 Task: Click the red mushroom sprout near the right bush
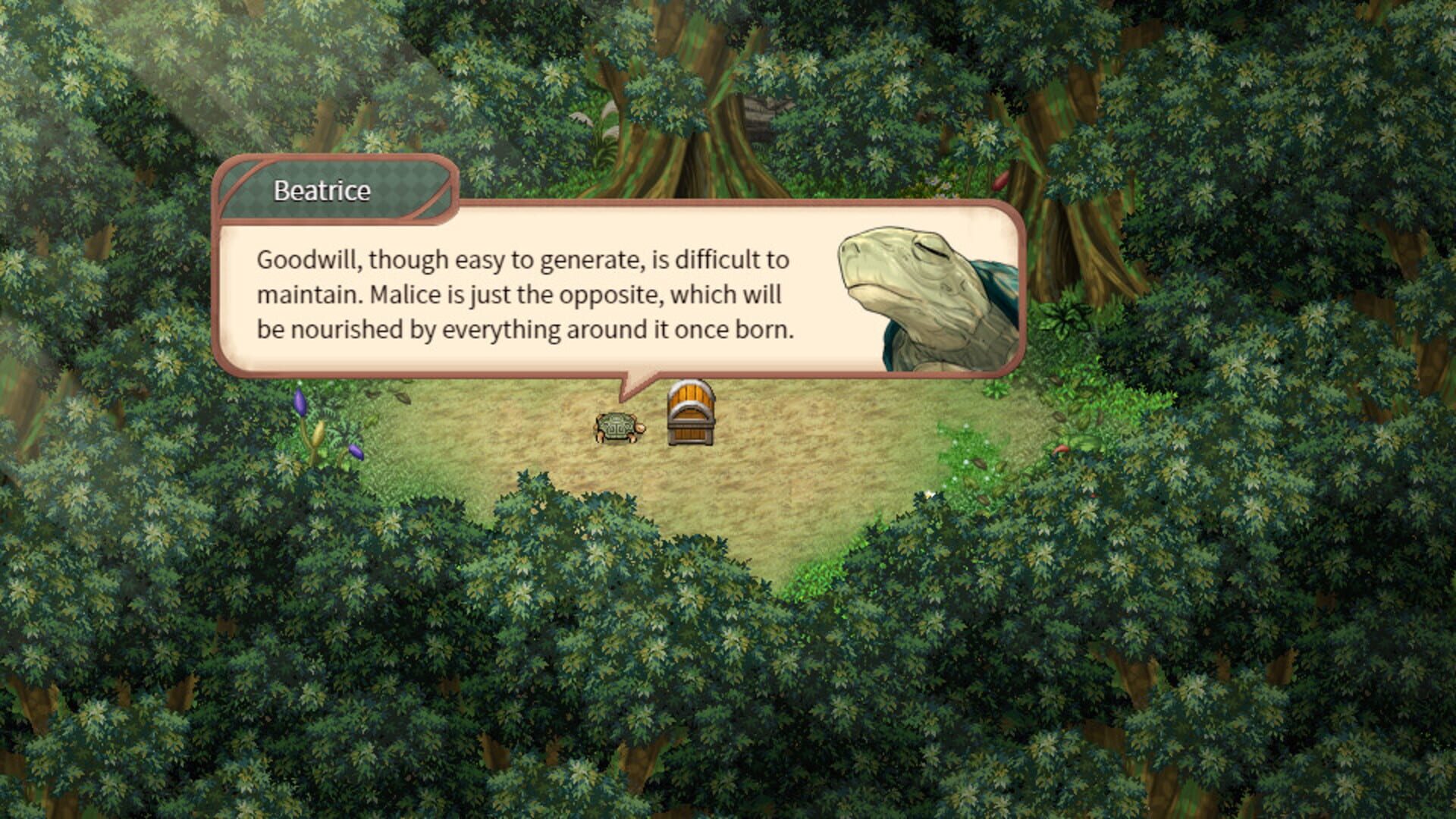pos(1062,450)
